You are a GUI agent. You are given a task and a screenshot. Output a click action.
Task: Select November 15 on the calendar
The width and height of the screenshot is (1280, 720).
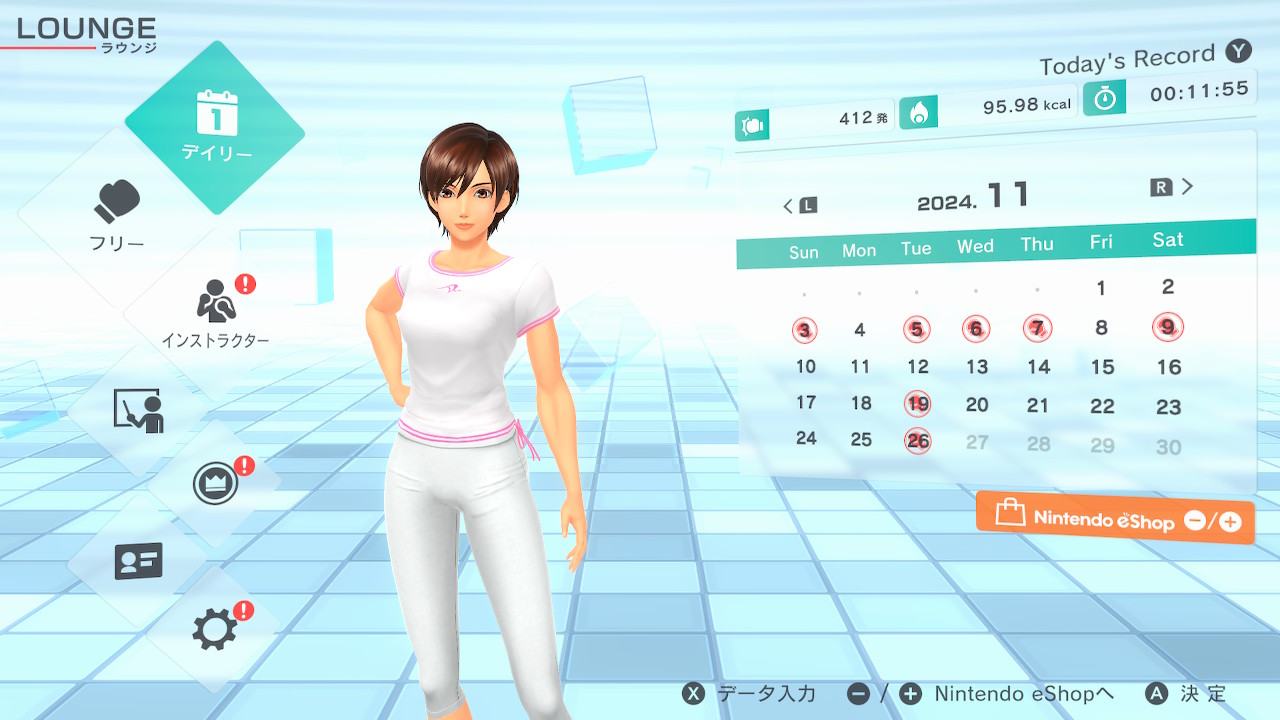click(1102, 367)
